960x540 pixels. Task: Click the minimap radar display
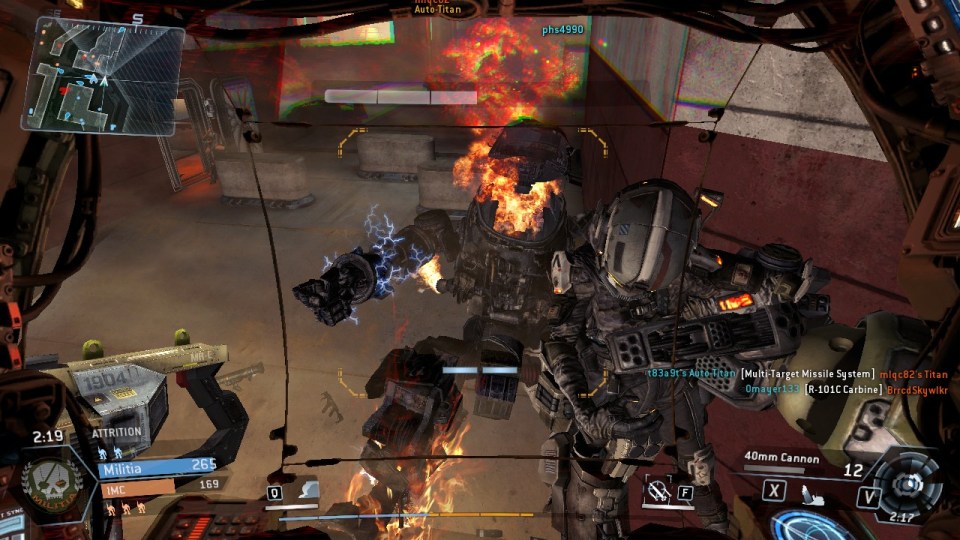pos(103,75)
